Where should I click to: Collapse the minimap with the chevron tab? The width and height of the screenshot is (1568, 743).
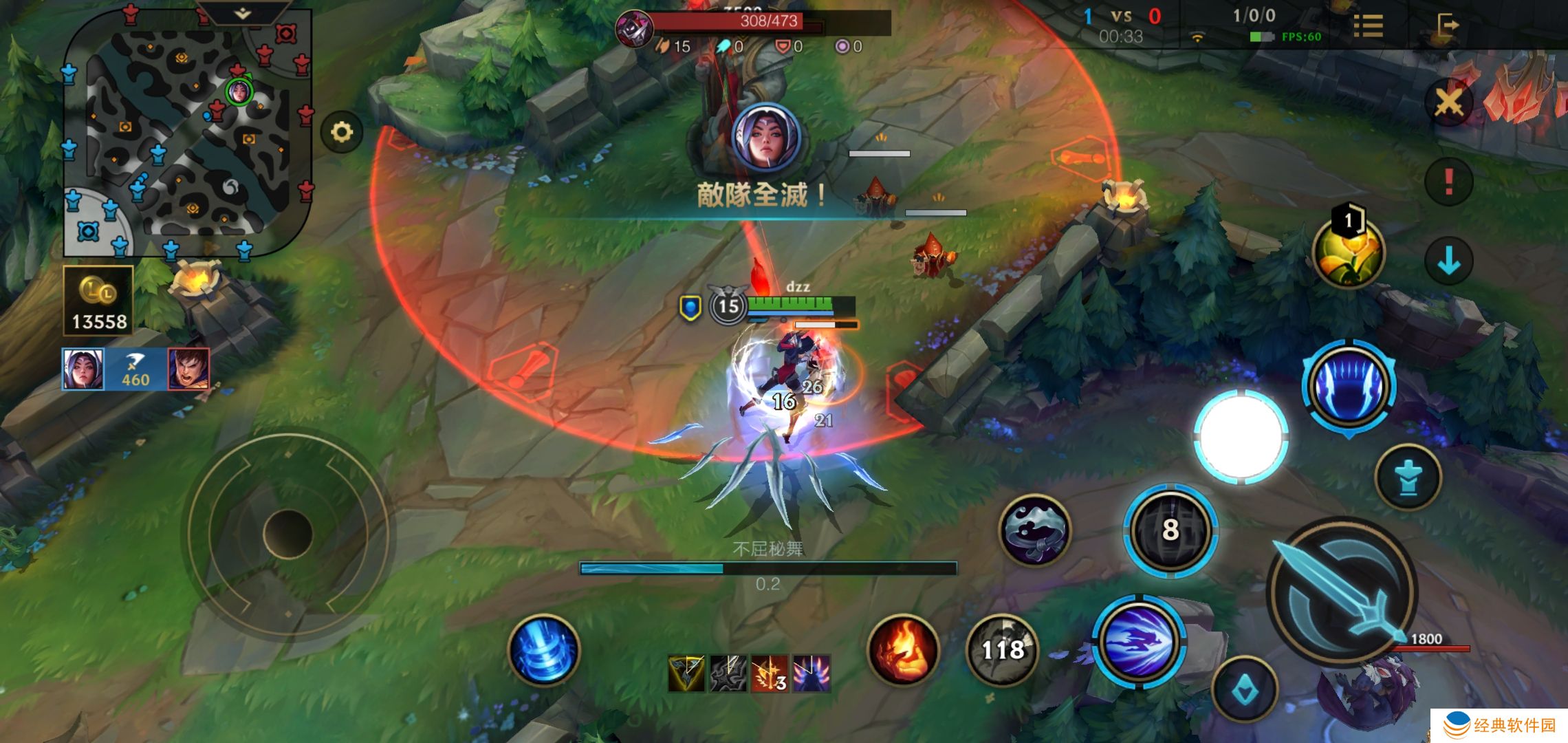tap(242, 14)
